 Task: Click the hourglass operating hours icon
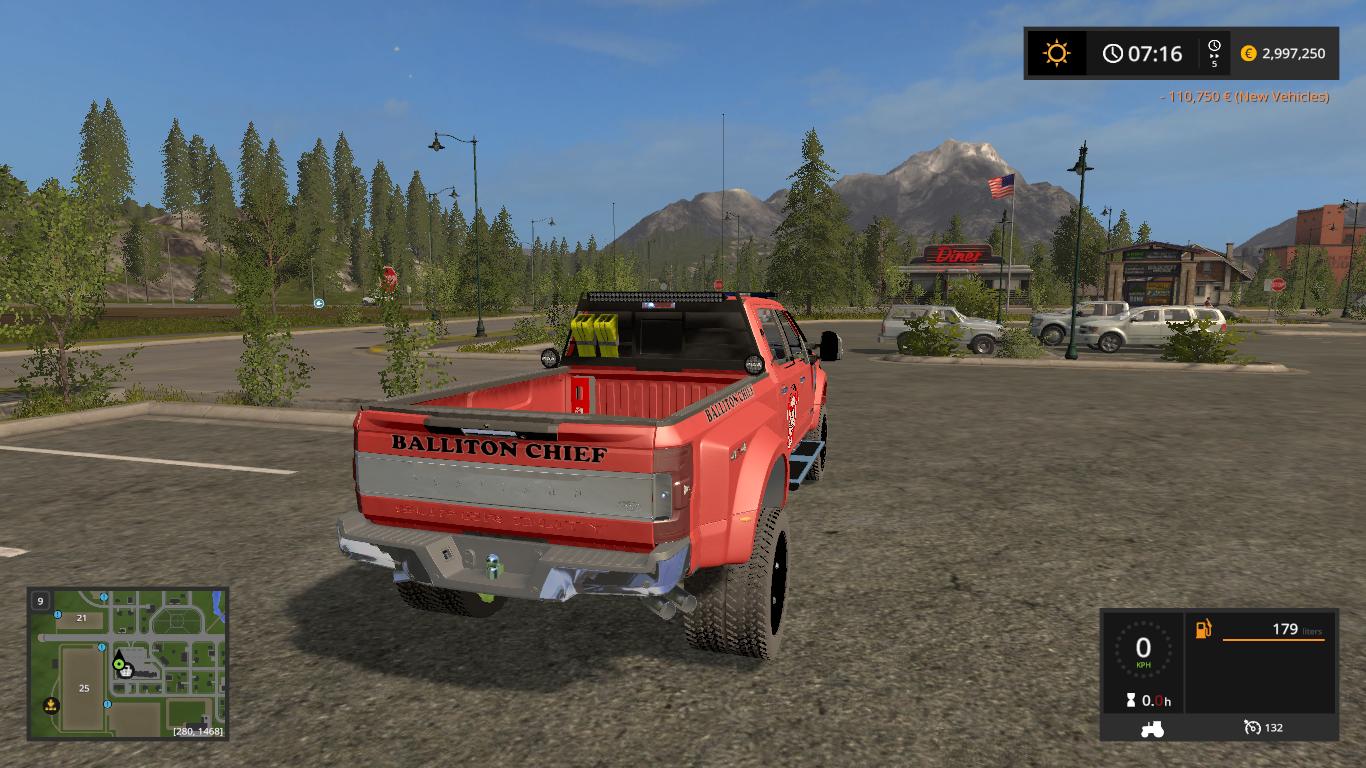(x=1130, y=701)
